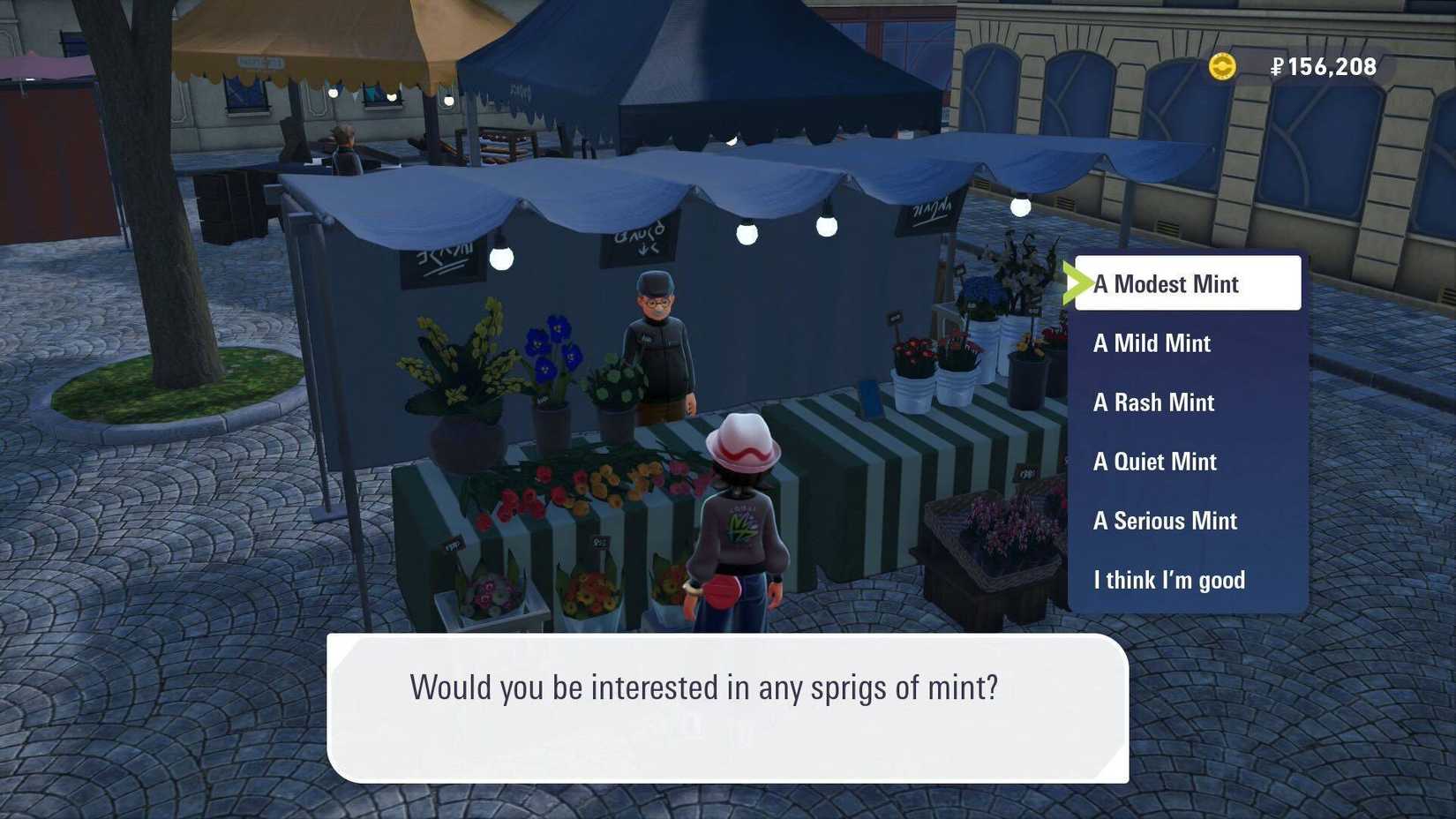Decline with I think I'm good
Viewport: 1456px width, 819px height.
pos(1168,580)
